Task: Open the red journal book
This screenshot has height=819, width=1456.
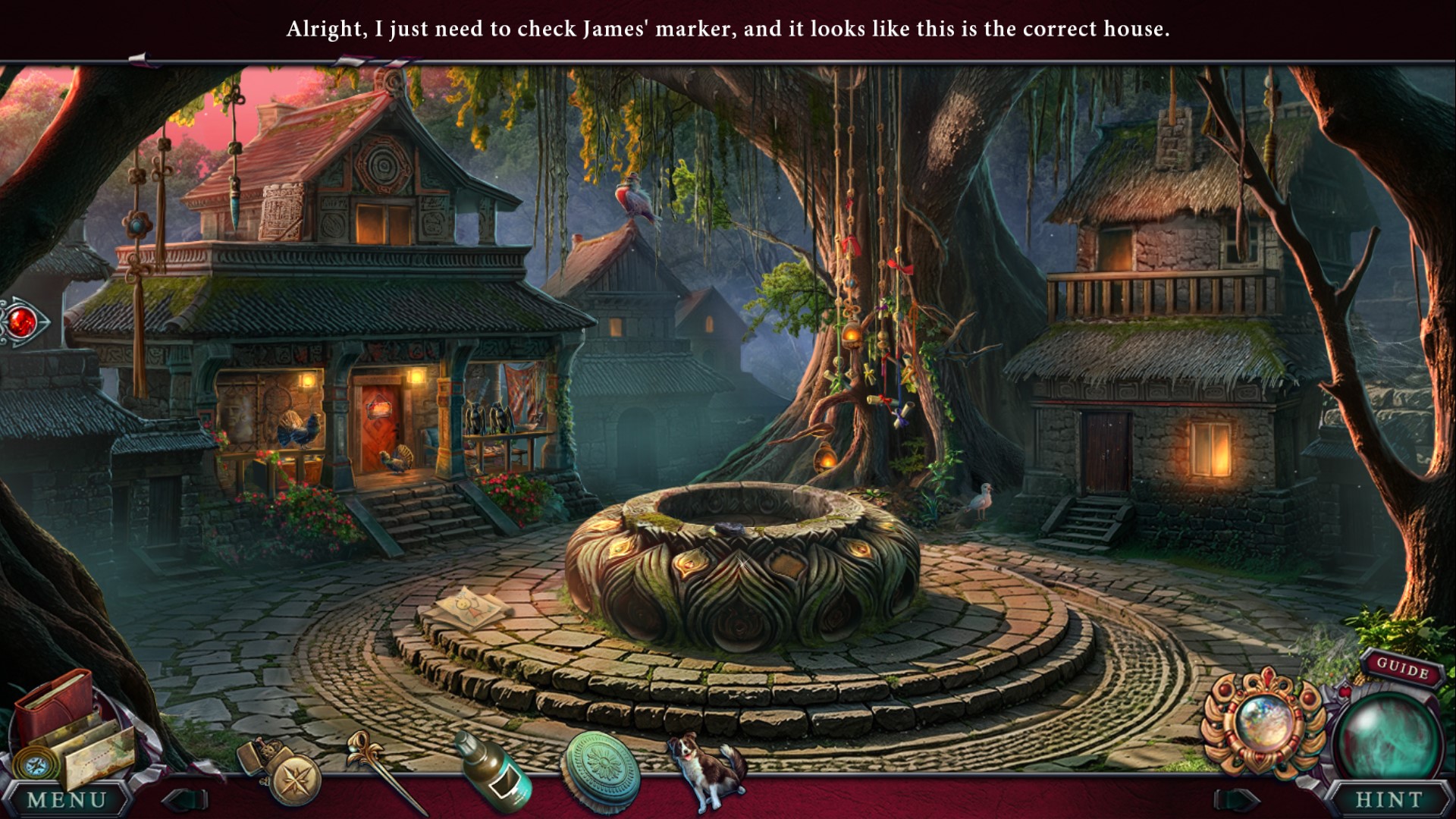Action: click(x=53, y=704)
